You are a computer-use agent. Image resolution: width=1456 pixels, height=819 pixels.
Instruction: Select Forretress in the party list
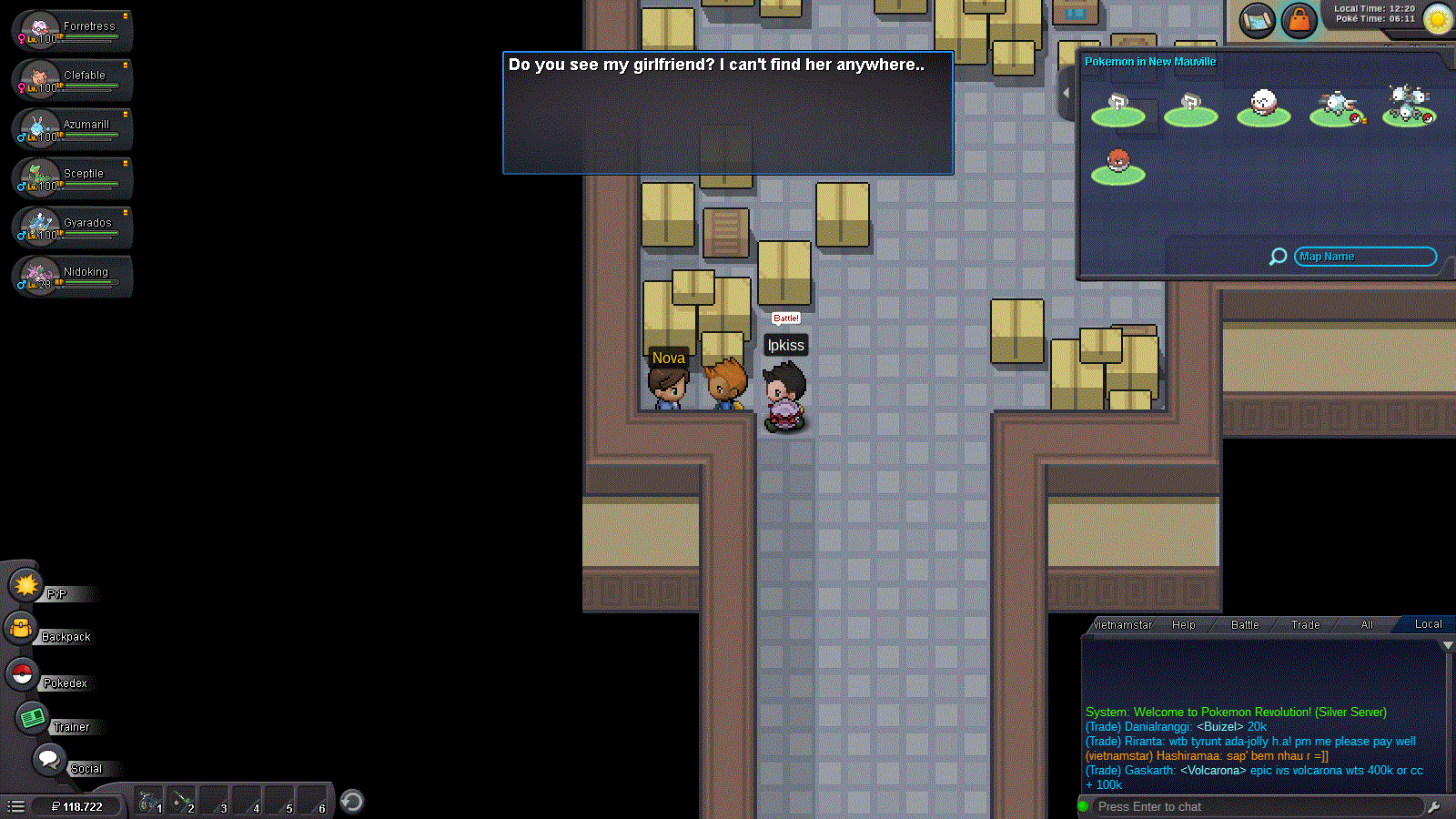73,31
